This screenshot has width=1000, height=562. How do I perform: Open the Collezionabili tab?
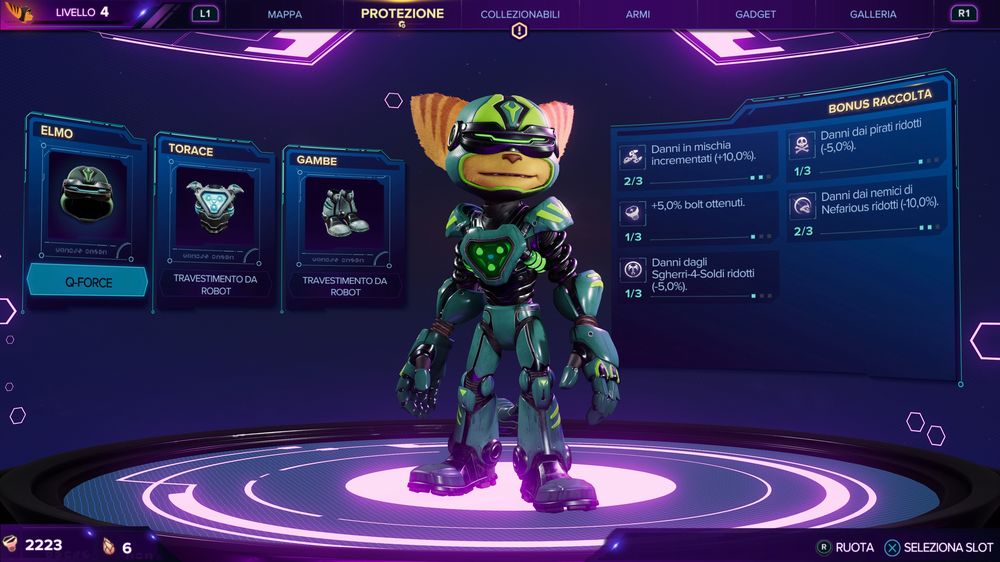tap(520, 15)
